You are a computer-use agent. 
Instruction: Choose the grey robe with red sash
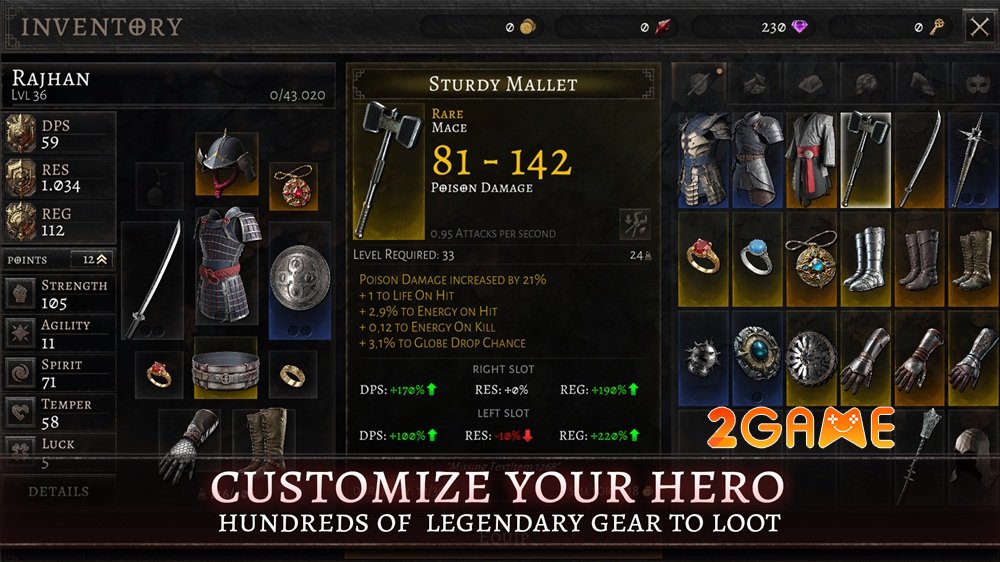coord(811,158)
